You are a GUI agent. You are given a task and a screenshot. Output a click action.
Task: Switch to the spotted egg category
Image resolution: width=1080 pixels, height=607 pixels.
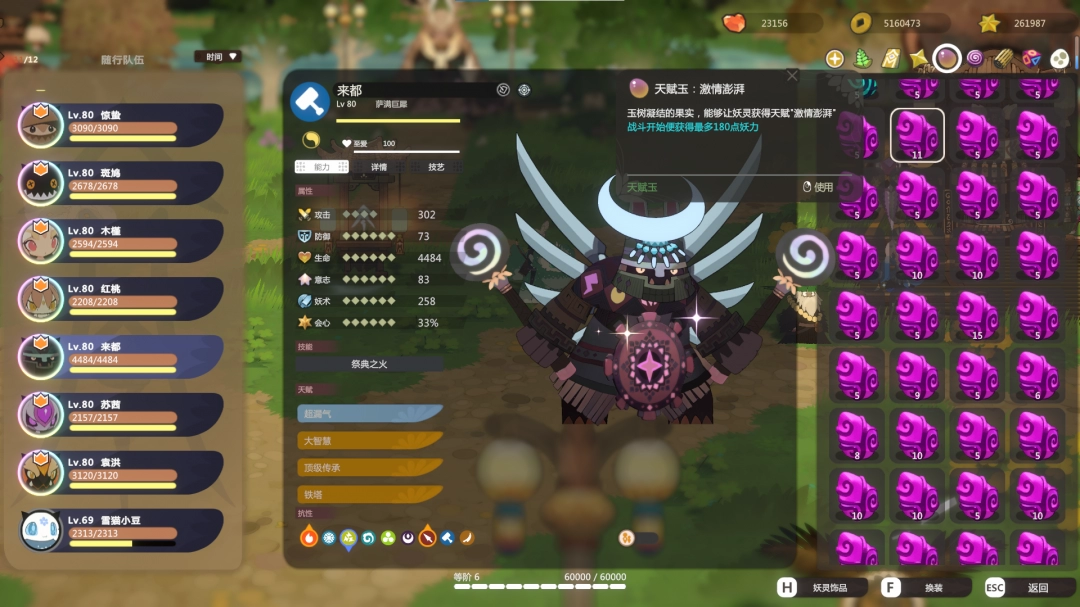click(1059, 59)
